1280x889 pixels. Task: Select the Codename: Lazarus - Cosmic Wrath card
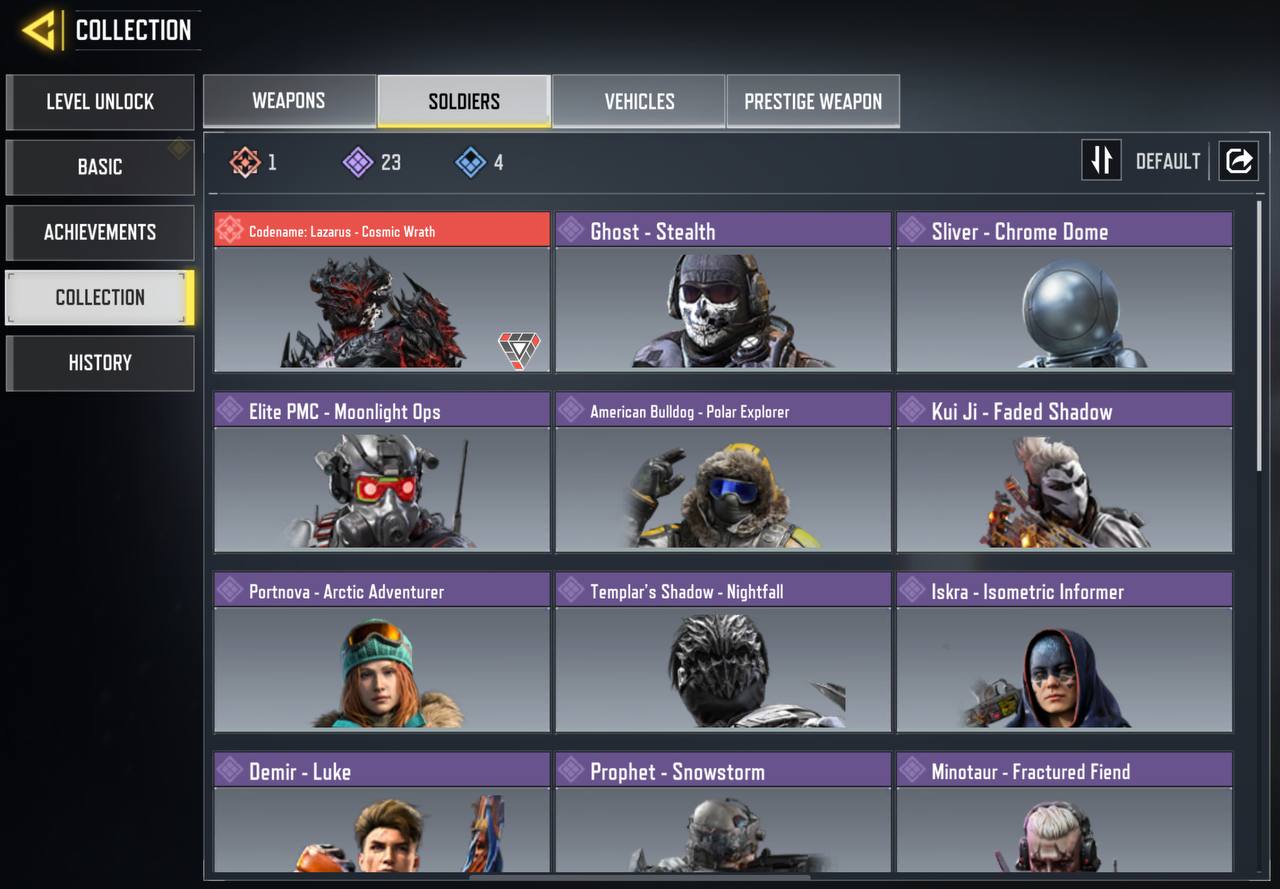click(382, 292)
